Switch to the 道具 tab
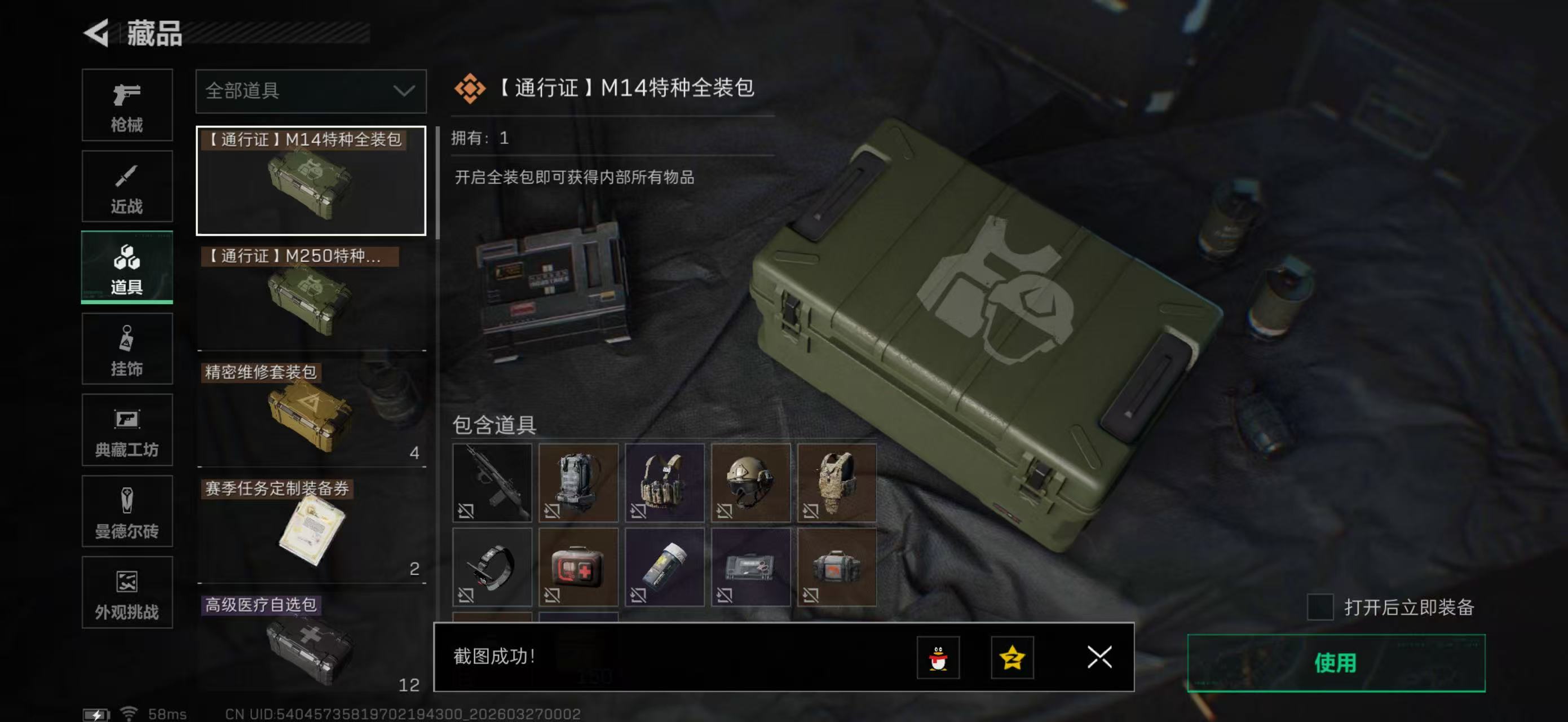1568x722 pixels. (127, 267)
